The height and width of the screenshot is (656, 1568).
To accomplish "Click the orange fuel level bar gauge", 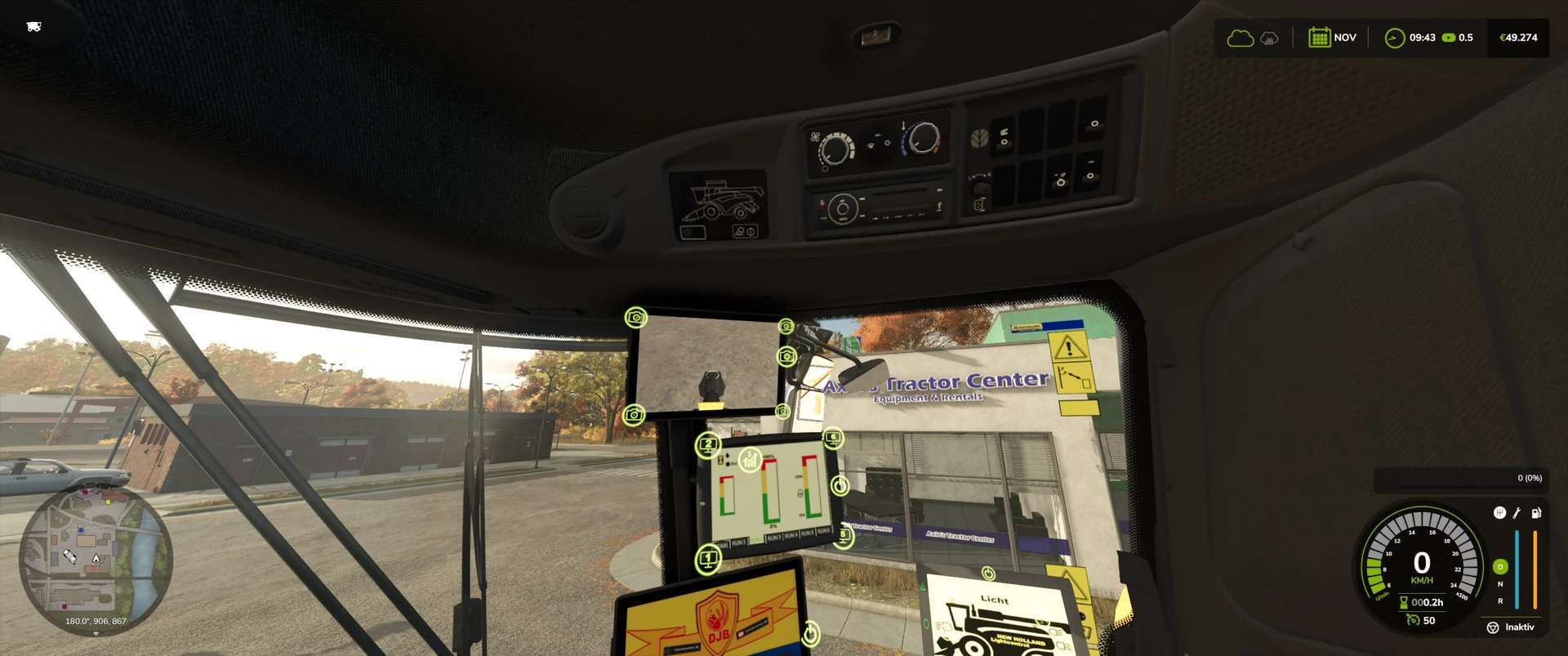I will coord(1535,569).
